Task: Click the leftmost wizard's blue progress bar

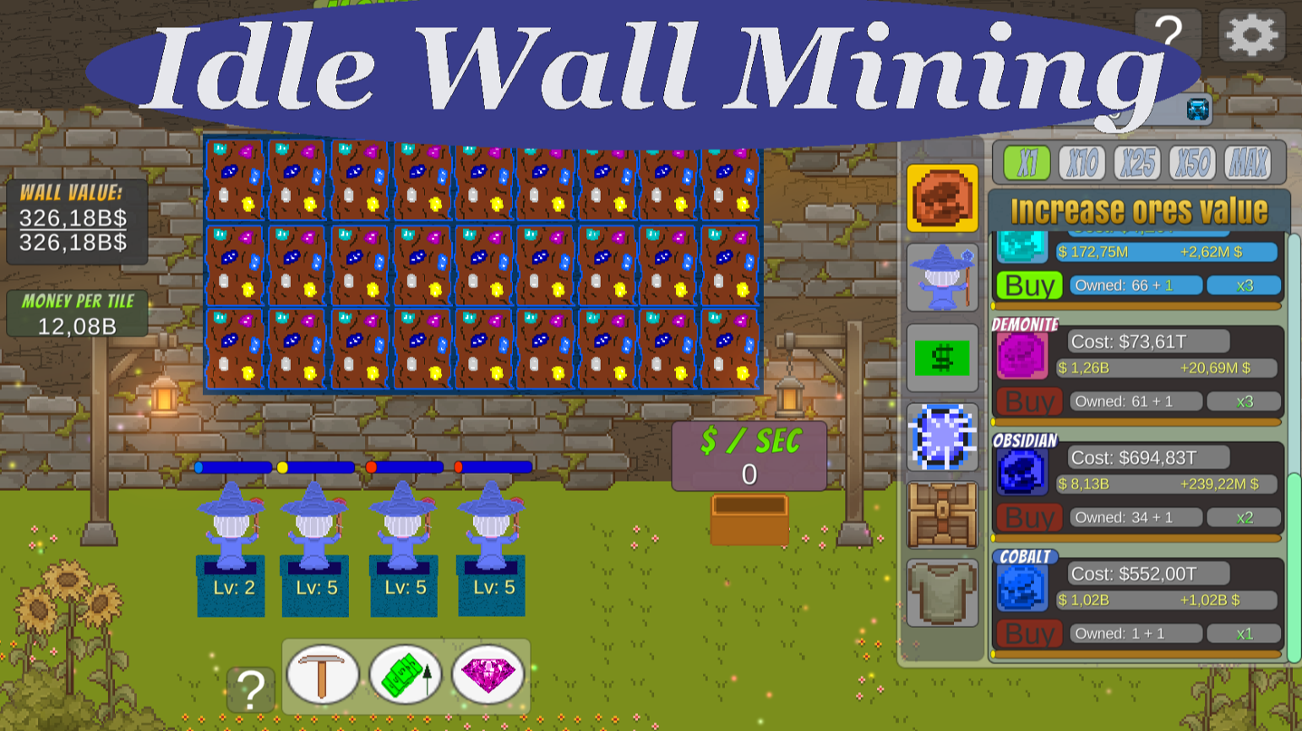Action: [232, 465]
